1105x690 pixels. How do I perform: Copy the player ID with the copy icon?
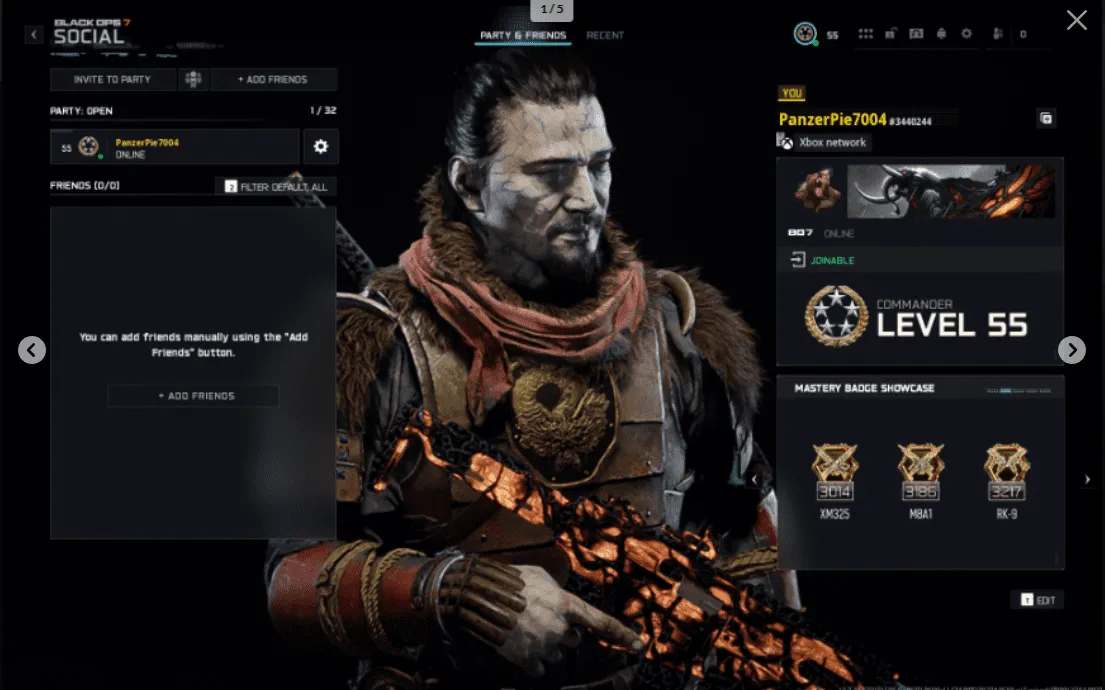(1046, 119)
